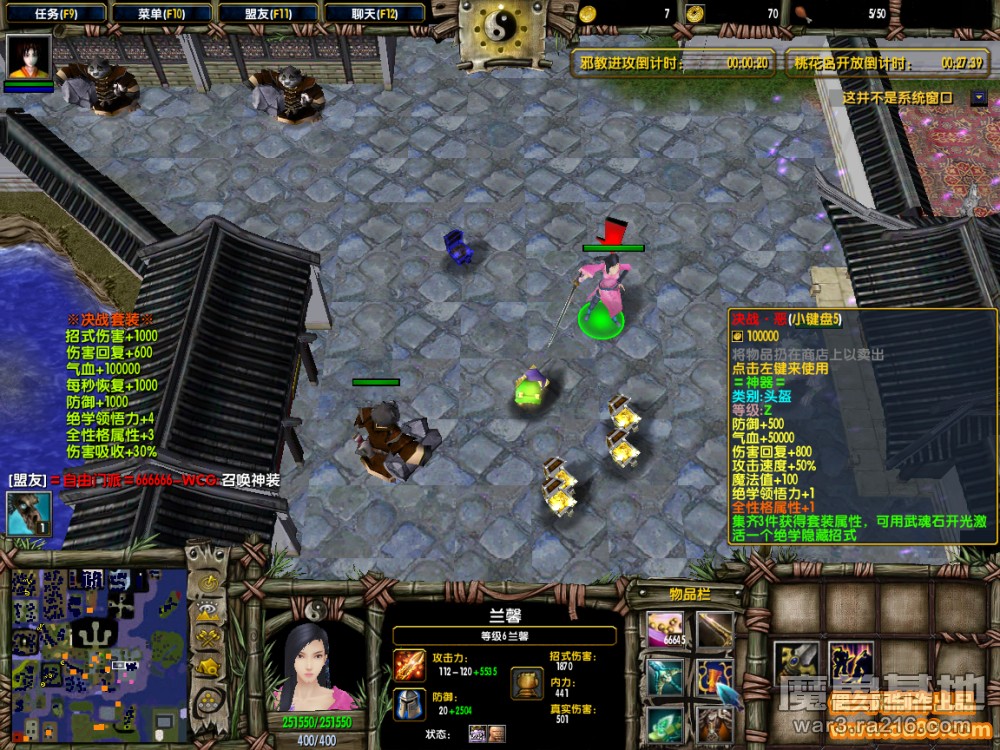Click the minimap to move the camera
Screen dimensions: 1000x750
98,648
